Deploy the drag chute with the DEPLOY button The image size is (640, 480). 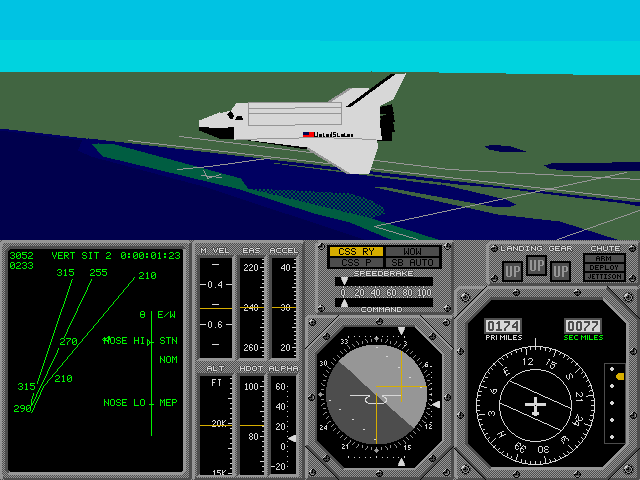[604, 268]
